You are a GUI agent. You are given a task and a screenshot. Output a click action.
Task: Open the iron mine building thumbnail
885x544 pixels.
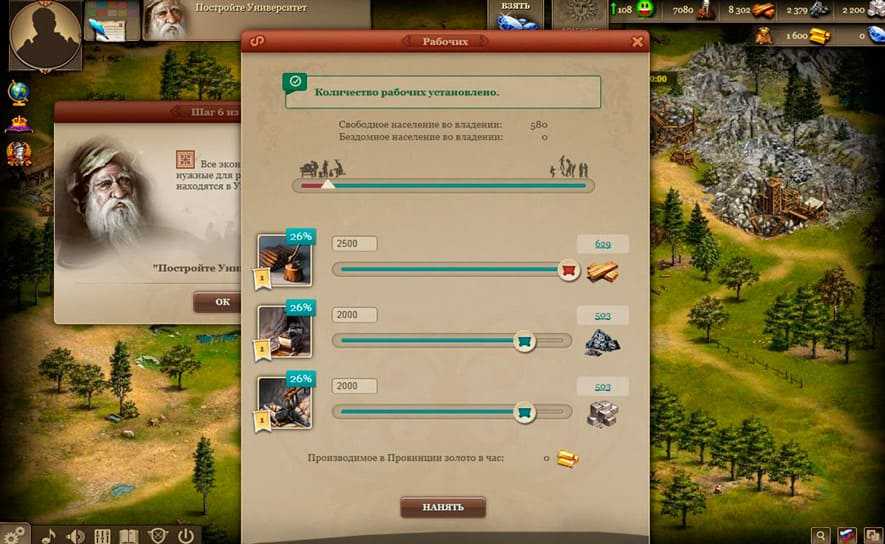(285, 332)
